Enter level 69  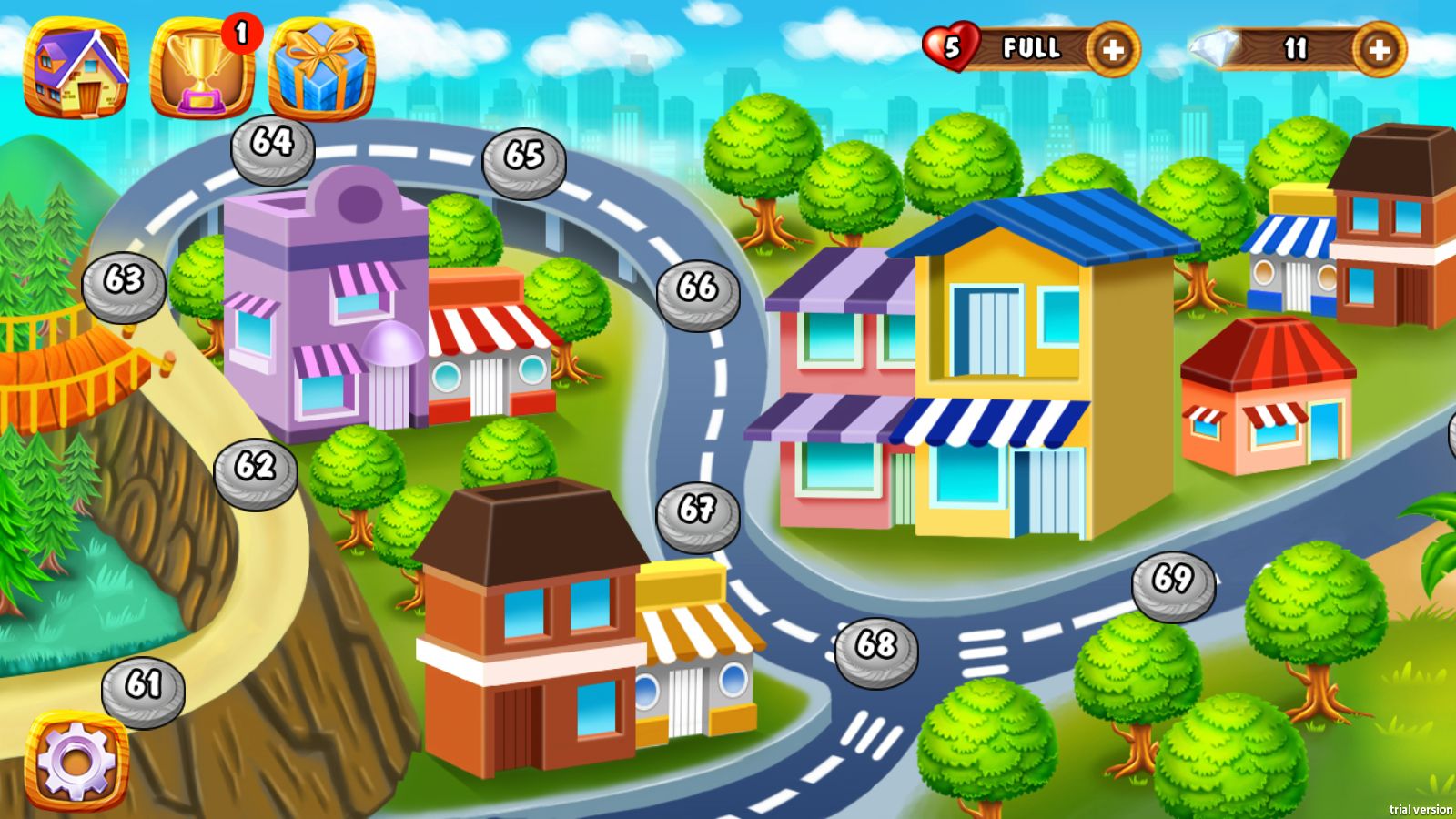pos(1173,584)
